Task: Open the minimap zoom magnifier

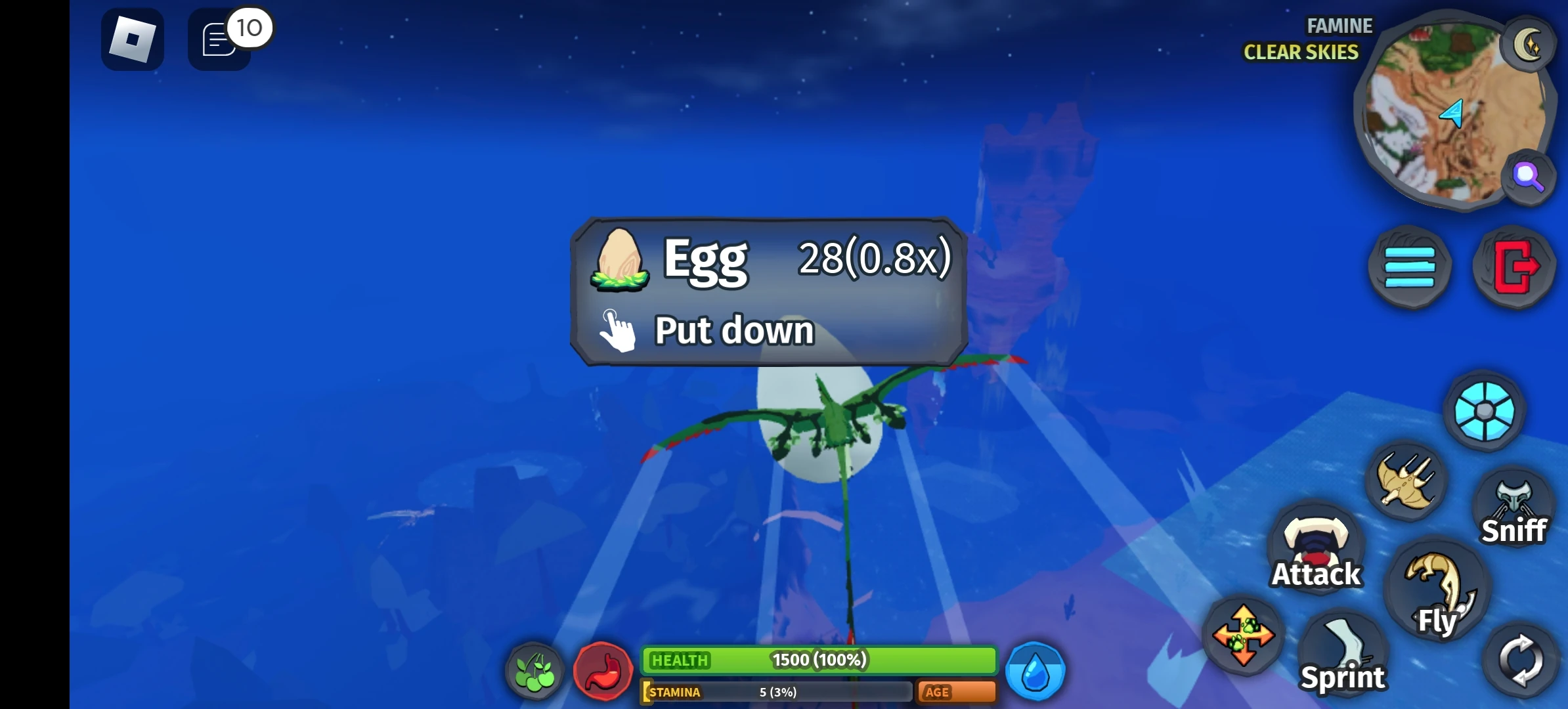Action: (x=1528, y=176)
